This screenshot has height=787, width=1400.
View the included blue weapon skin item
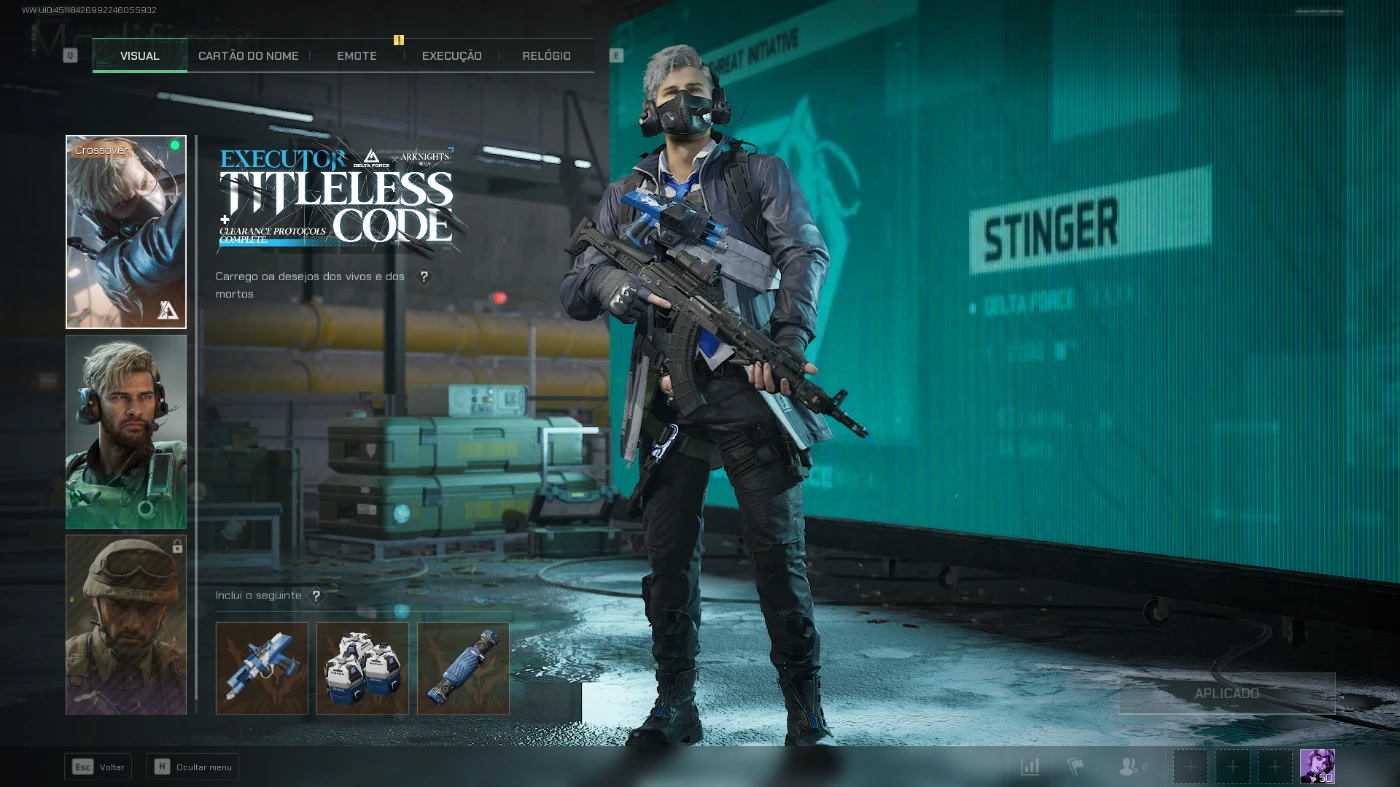(262, 668)
